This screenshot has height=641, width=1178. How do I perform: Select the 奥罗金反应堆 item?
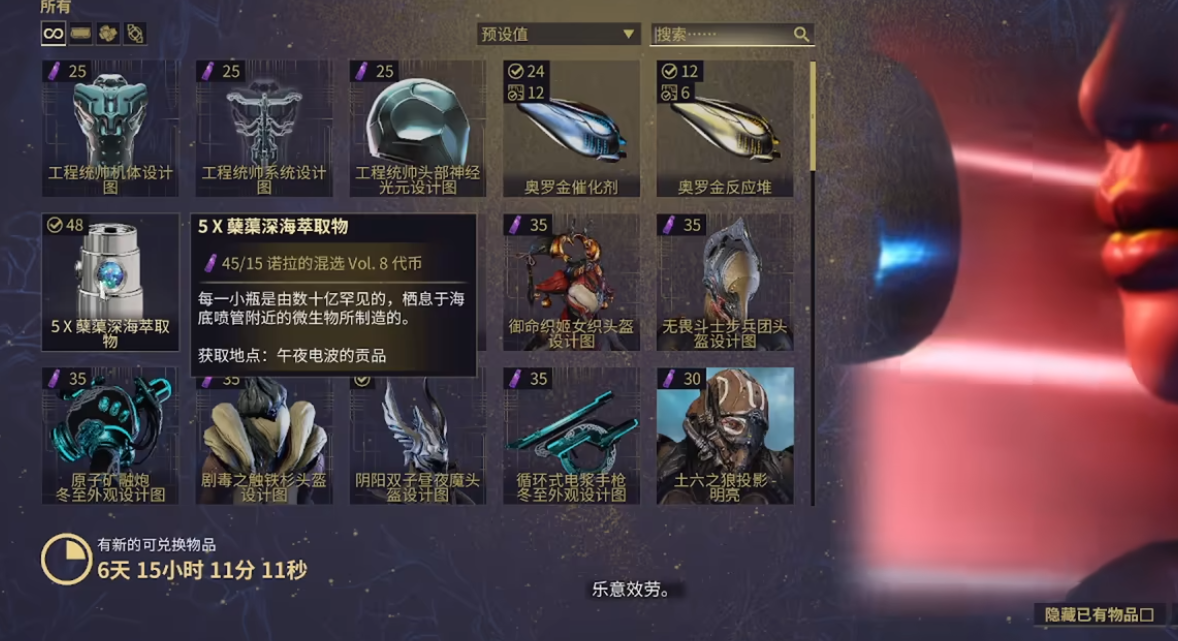(725, 128)
